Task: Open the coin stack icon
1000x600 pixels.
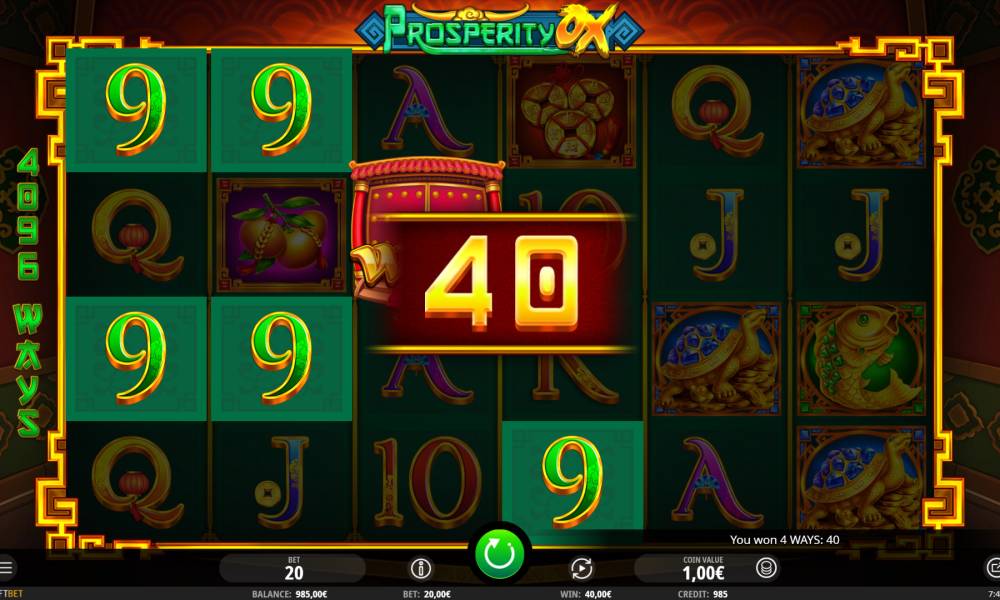Action: [x=767, y=569]
